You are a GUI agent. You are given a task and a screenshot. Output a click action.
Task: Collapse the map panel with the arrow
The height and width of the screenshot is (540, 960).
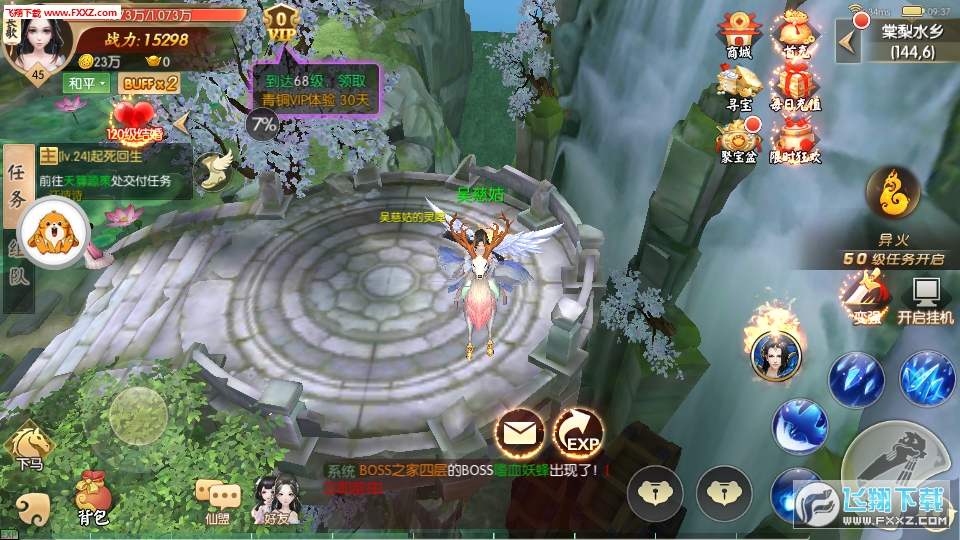(849, 41)
